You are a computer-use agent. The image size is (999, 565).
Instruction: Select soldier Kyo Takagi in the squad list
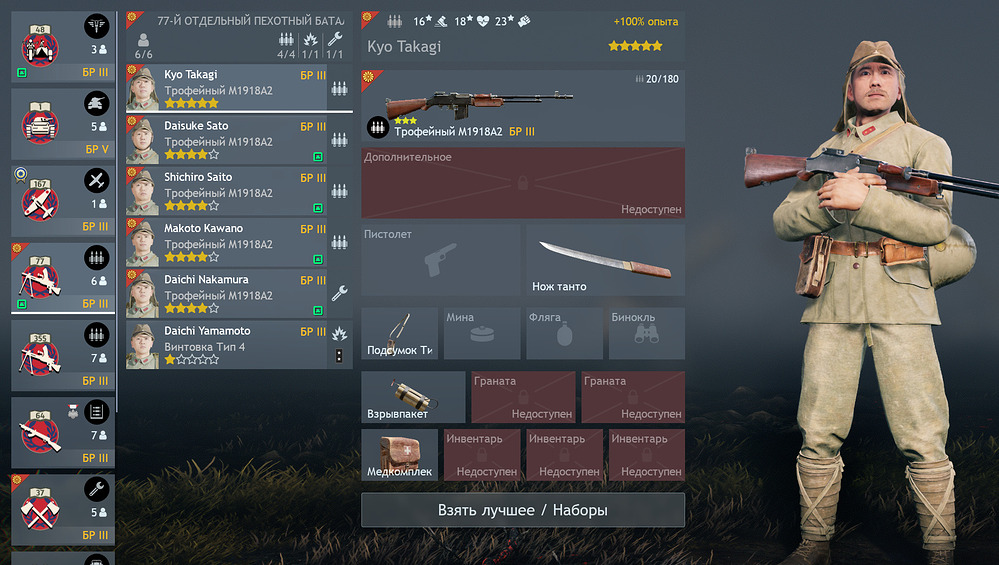[x=228, y=87]
